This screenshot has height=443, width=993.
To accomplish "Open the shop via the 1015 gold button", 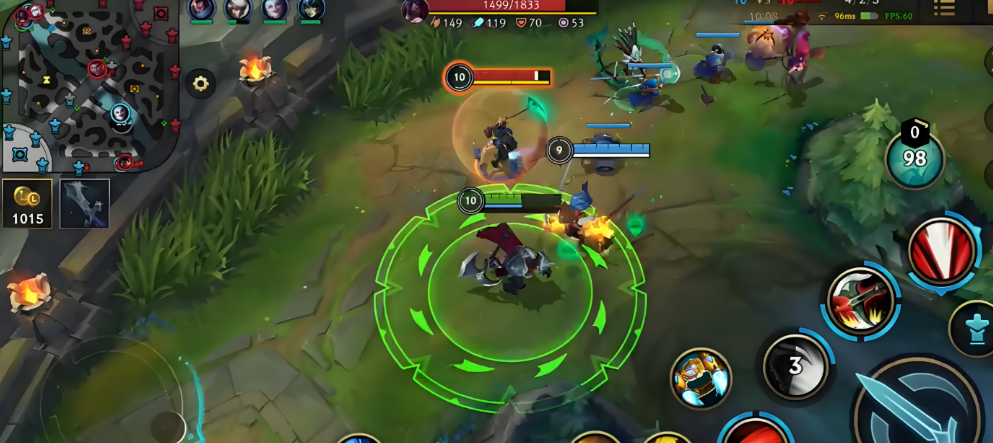I will click(27, 204).
